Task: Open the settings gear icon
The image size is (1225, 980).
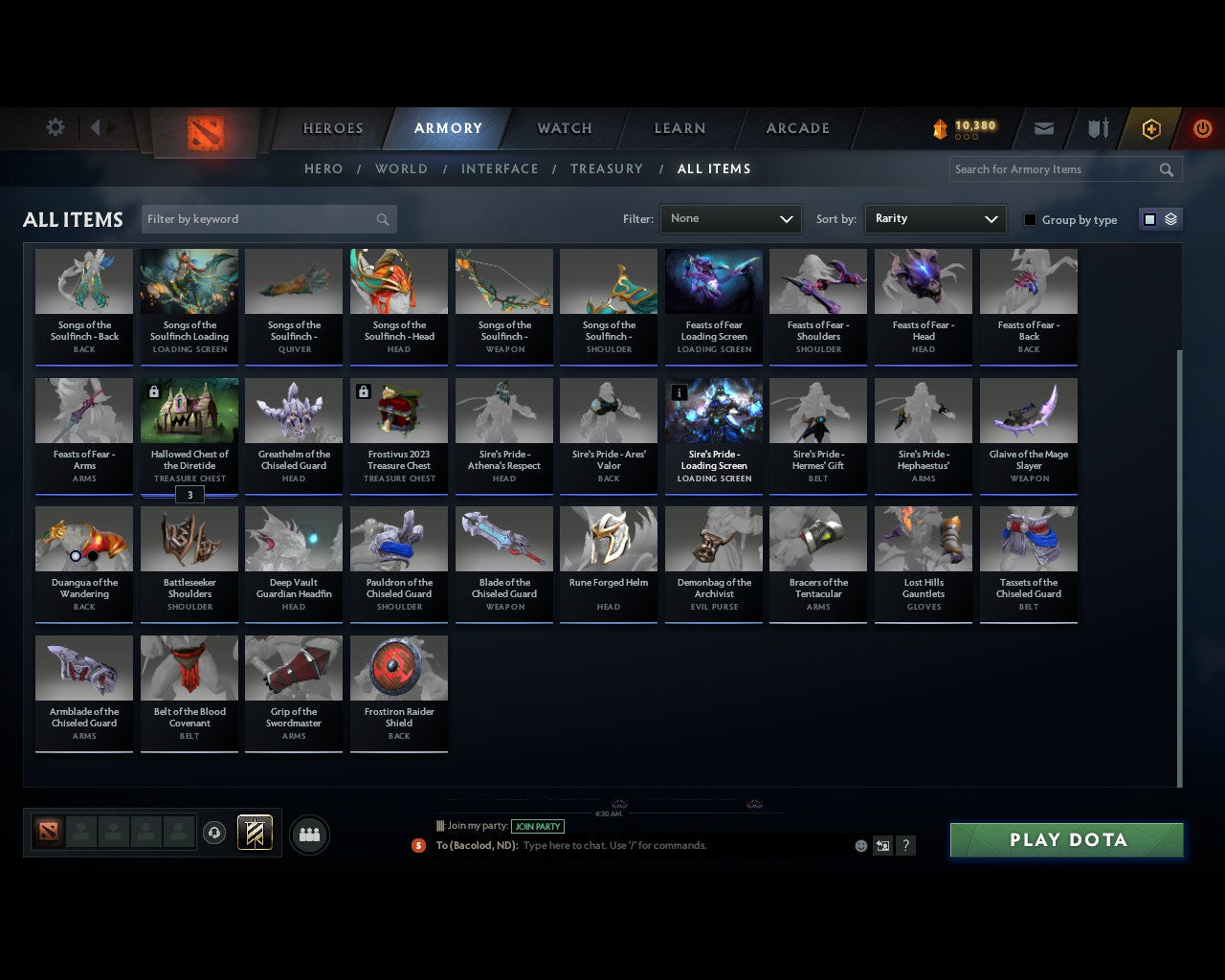Action: point(55,126)
